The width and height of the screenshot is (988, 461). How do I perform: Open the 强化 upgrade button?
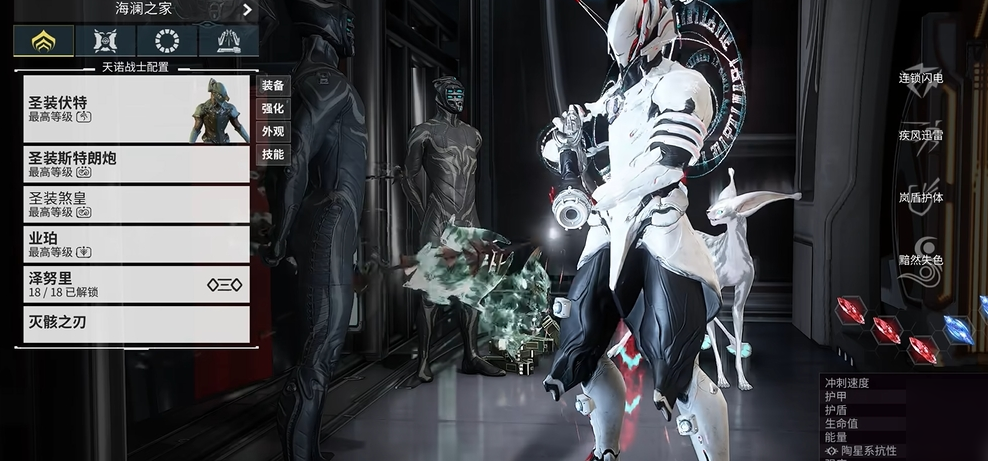tap(273, 109)
